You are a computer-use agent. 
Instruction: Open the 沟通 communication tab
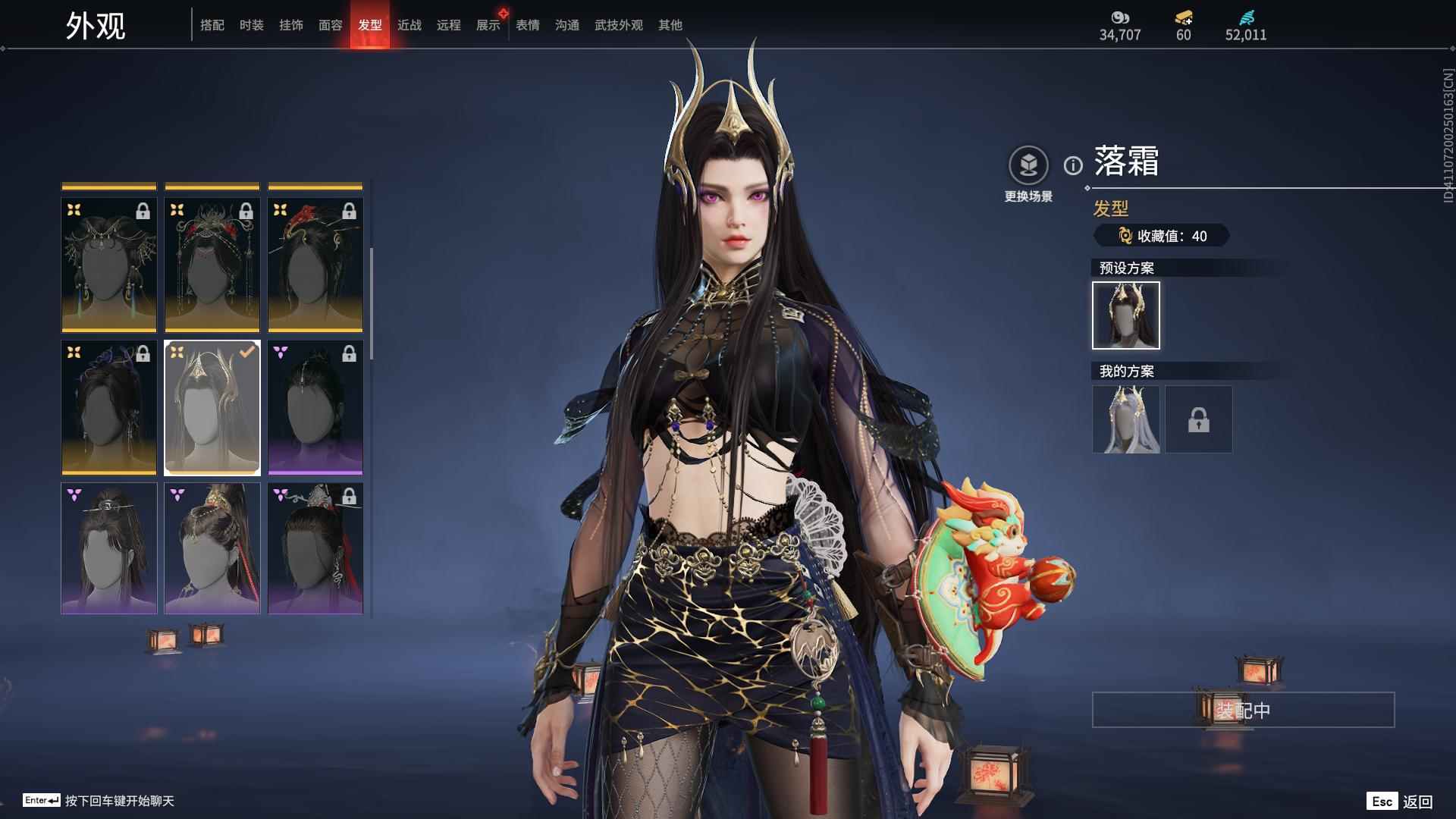(567, 25)
